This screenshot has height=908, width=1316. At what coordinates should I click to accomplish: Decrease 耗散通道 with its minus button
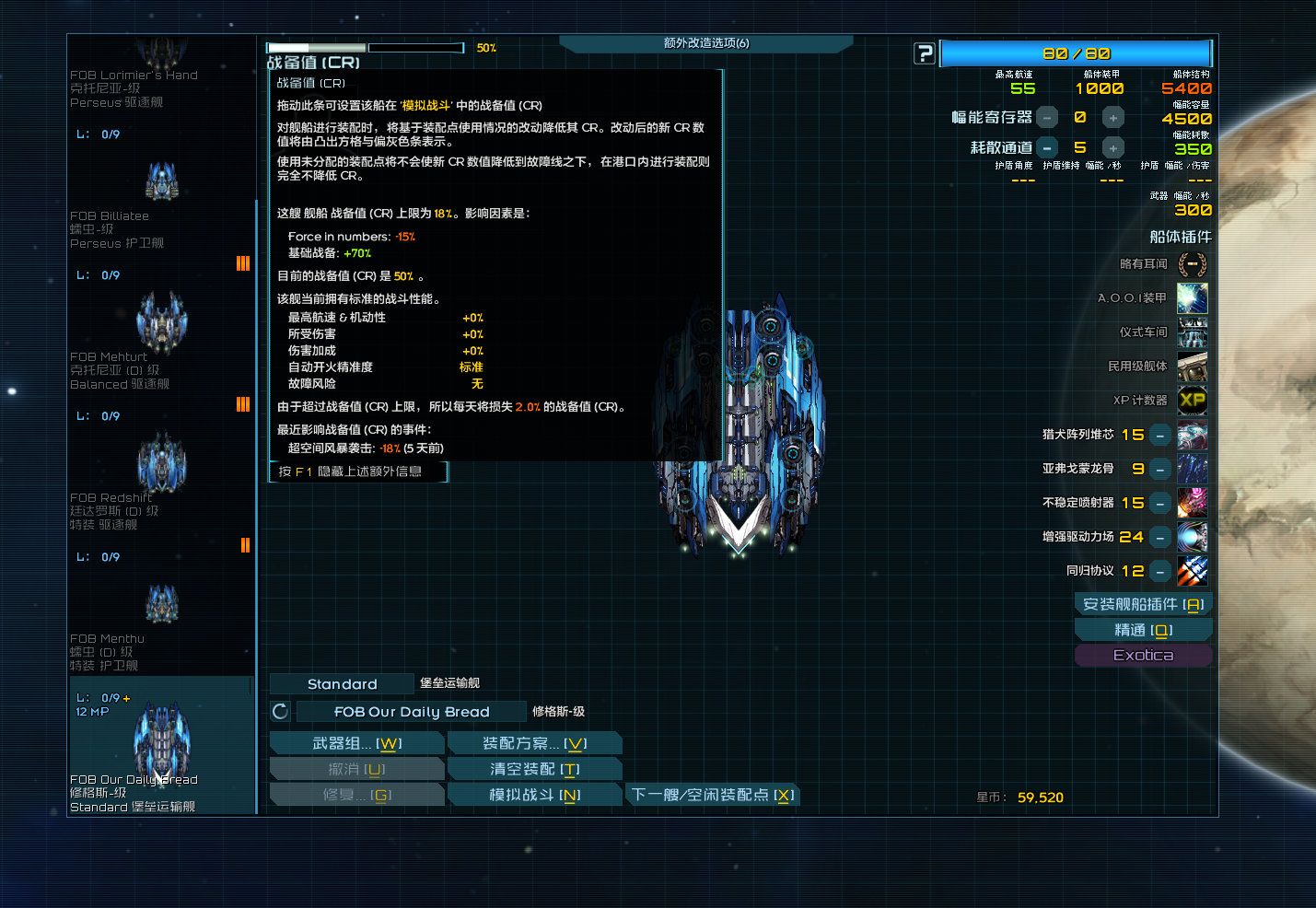(1046, 146)
